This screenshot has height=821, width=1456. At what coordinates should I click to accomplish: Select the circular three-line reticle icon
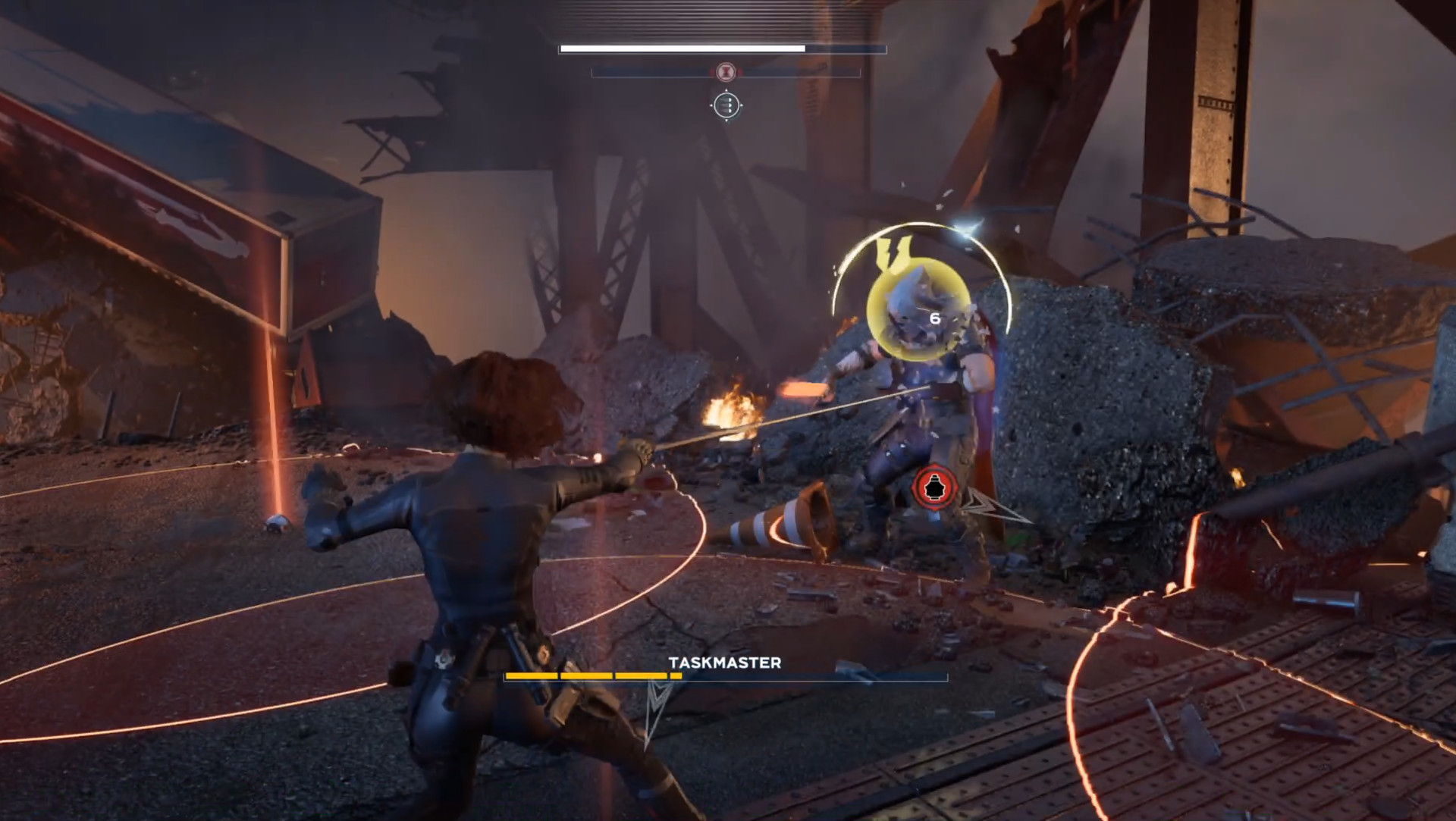(726, 105)
